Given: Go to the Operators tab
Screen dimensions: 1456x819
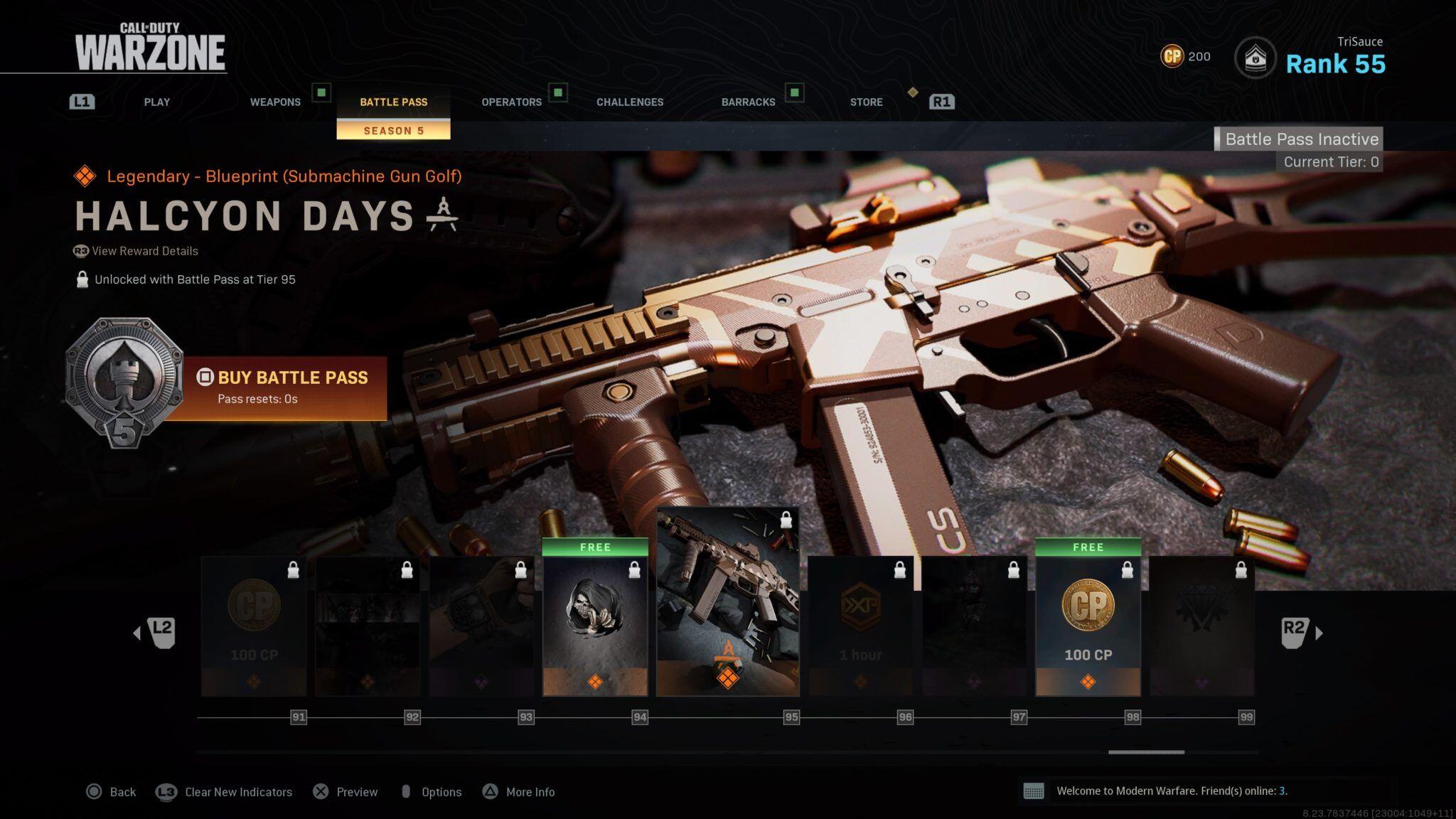Looking at the screenshot, I should pos(511,102).
